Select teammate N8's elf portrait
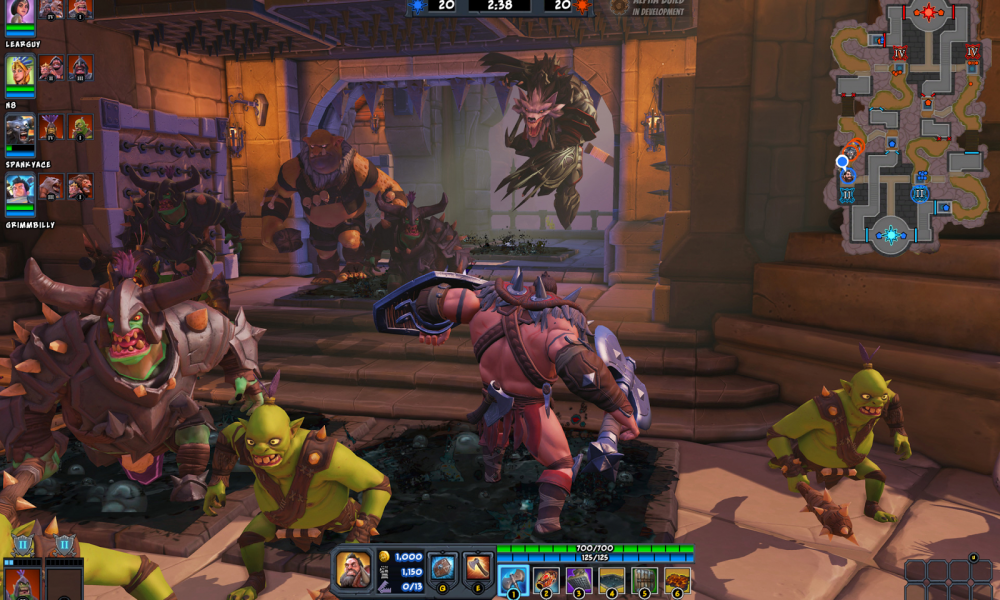 tap(20, 70)
